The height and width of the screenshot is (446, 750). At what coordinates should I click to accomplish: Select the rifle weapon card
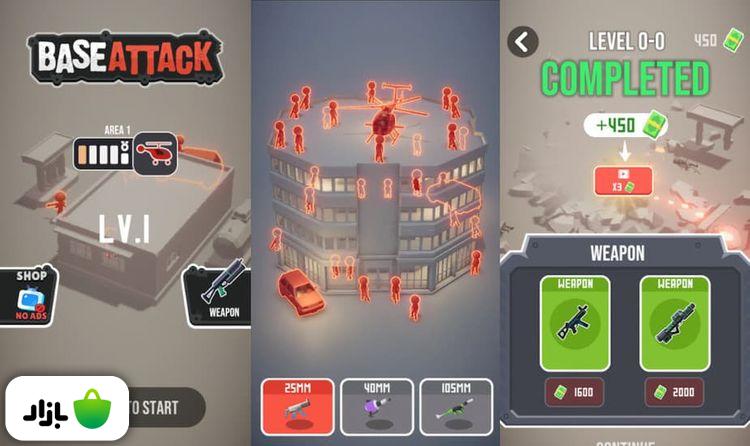574,322
